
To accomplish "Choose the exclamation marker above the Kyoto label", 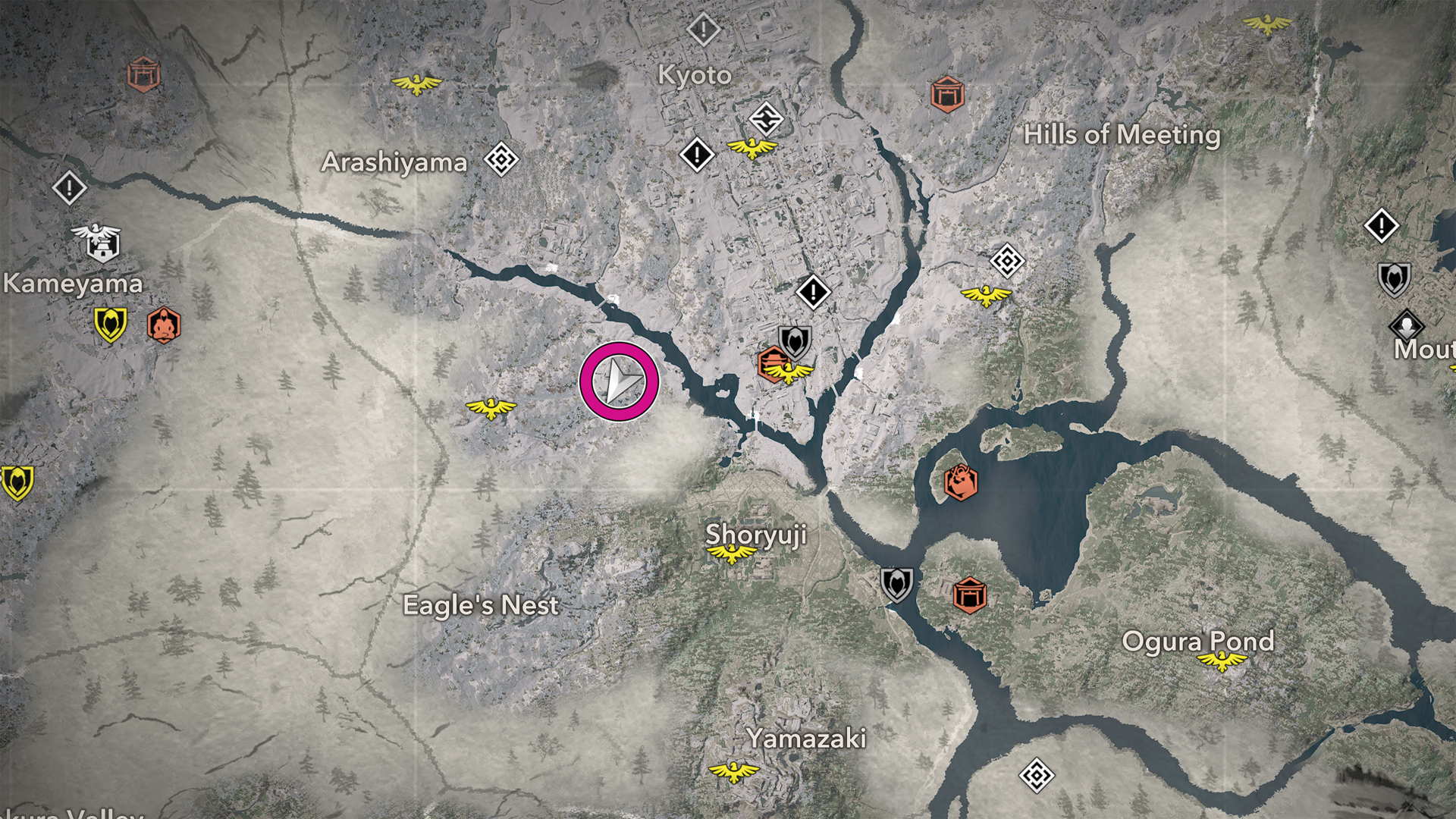I will [x=703, y=30].
